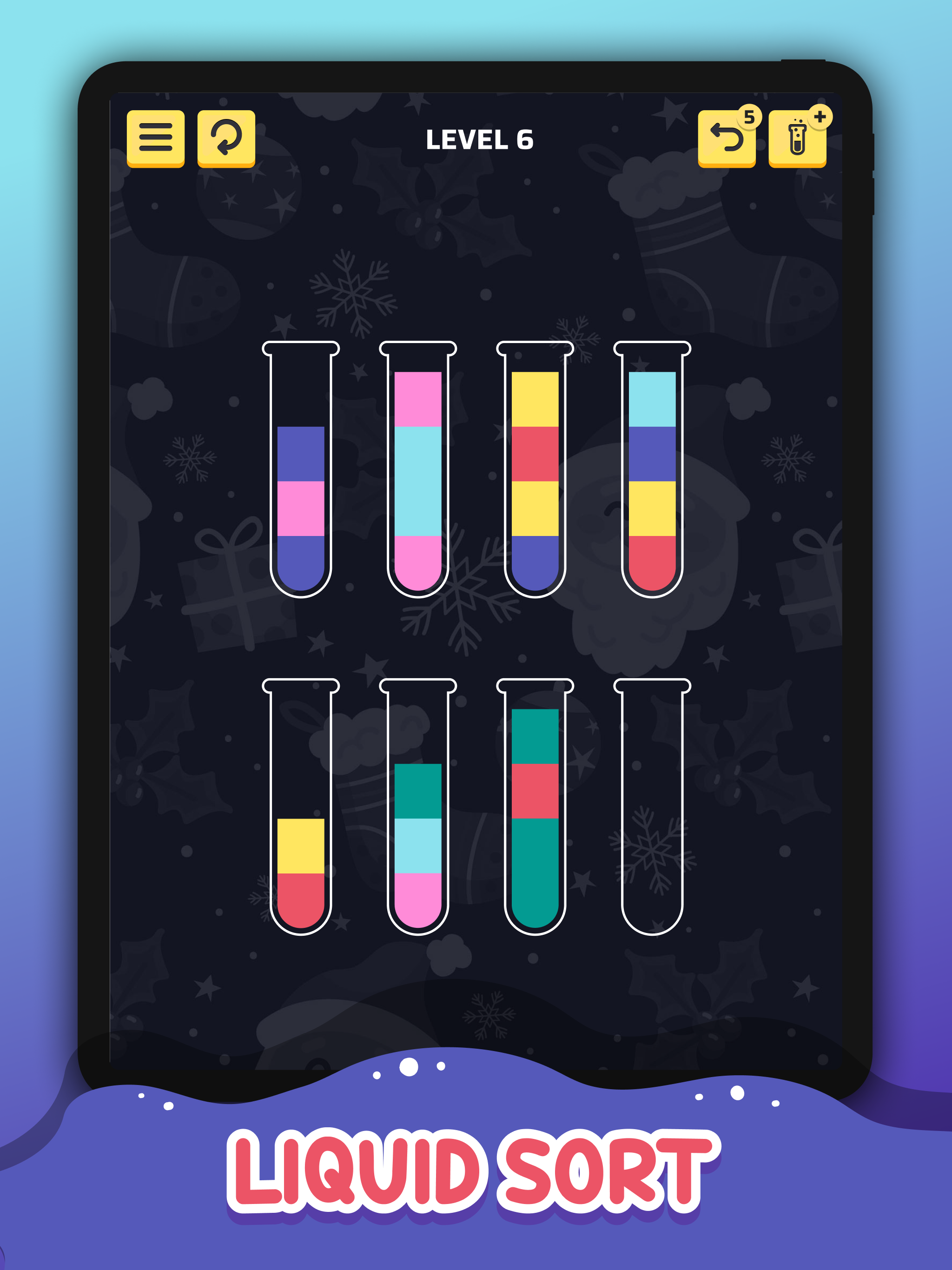Image resolution: width=952 pixels, height=1270 pixels.
Task: Tap the purple layer in the leftmost tube
Action: (x=300, y=454)
